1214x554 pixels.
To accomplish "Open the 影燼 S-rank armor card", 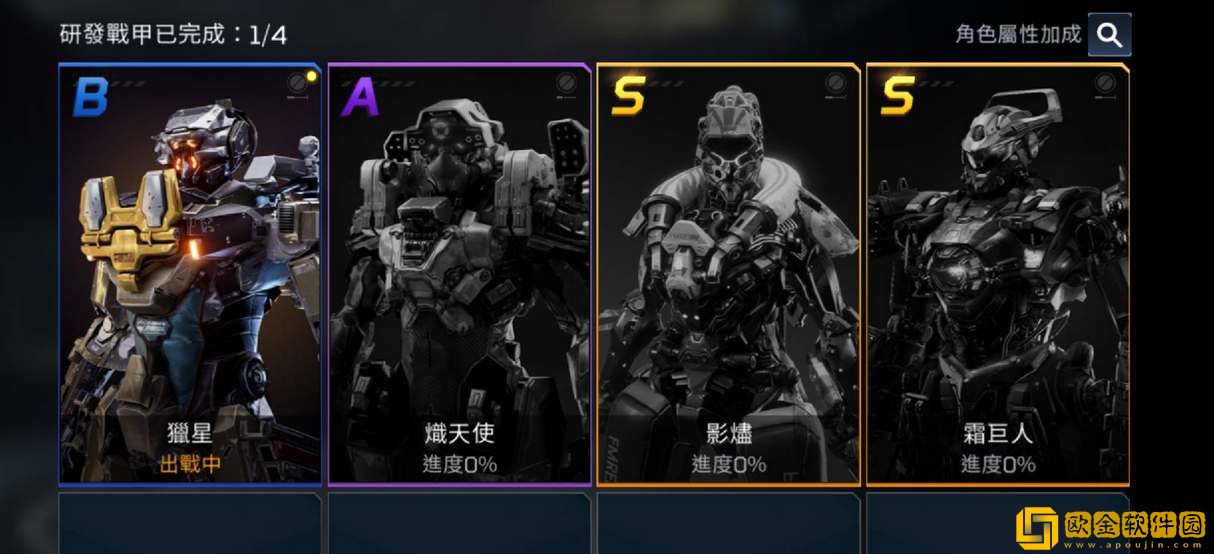I will pyautogui.click(x=728, y=275).
